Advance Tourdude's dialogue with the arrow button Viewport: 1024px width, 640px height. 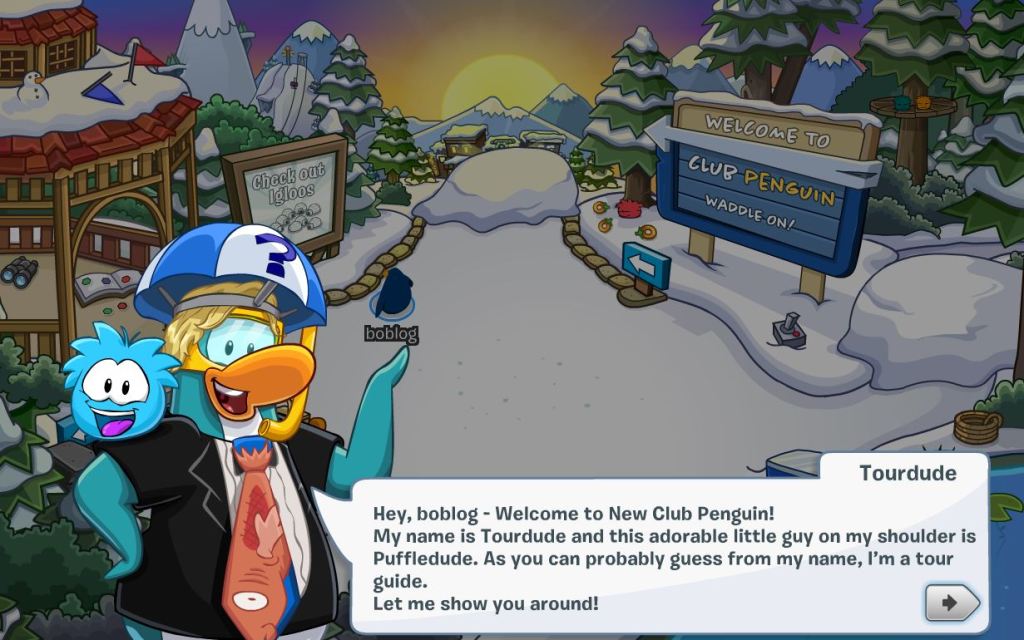[x=951, y=603]
